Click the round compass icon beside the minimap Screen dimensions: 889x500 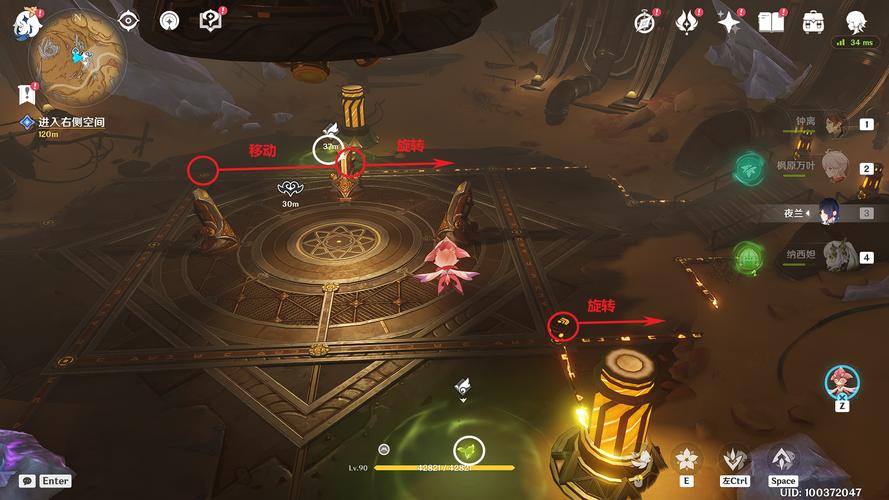[170, 20]
